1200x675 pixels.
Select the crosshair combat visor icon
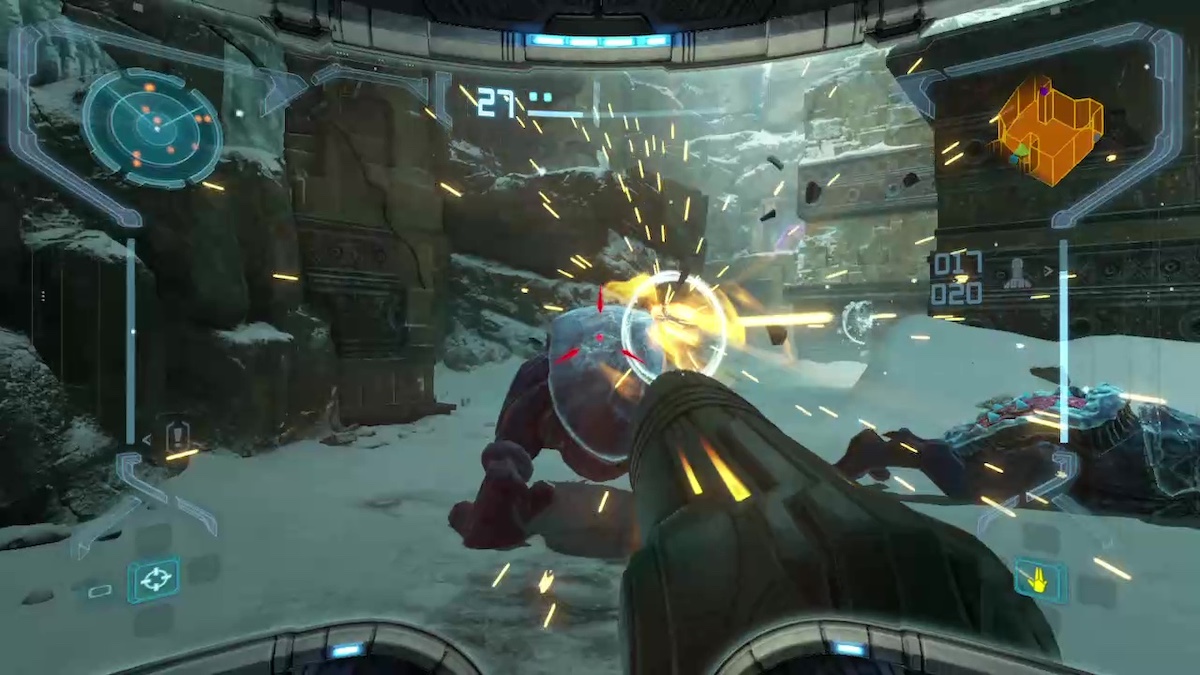click(x=154, y=580)
